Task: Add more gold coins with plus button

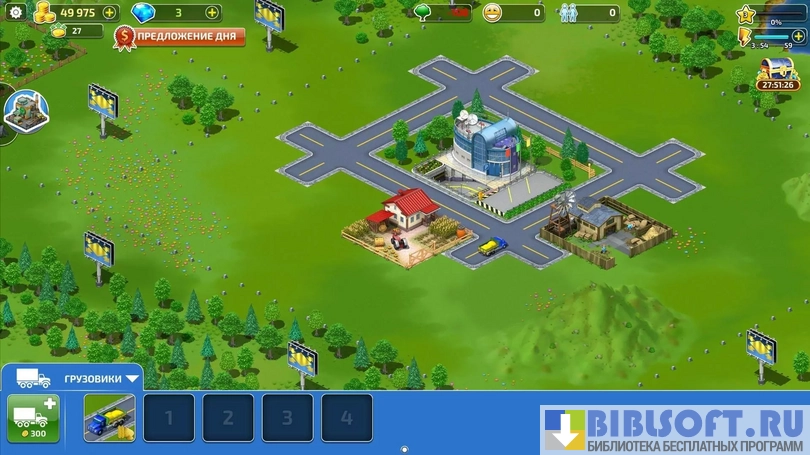Action: (x=109, y=13)
